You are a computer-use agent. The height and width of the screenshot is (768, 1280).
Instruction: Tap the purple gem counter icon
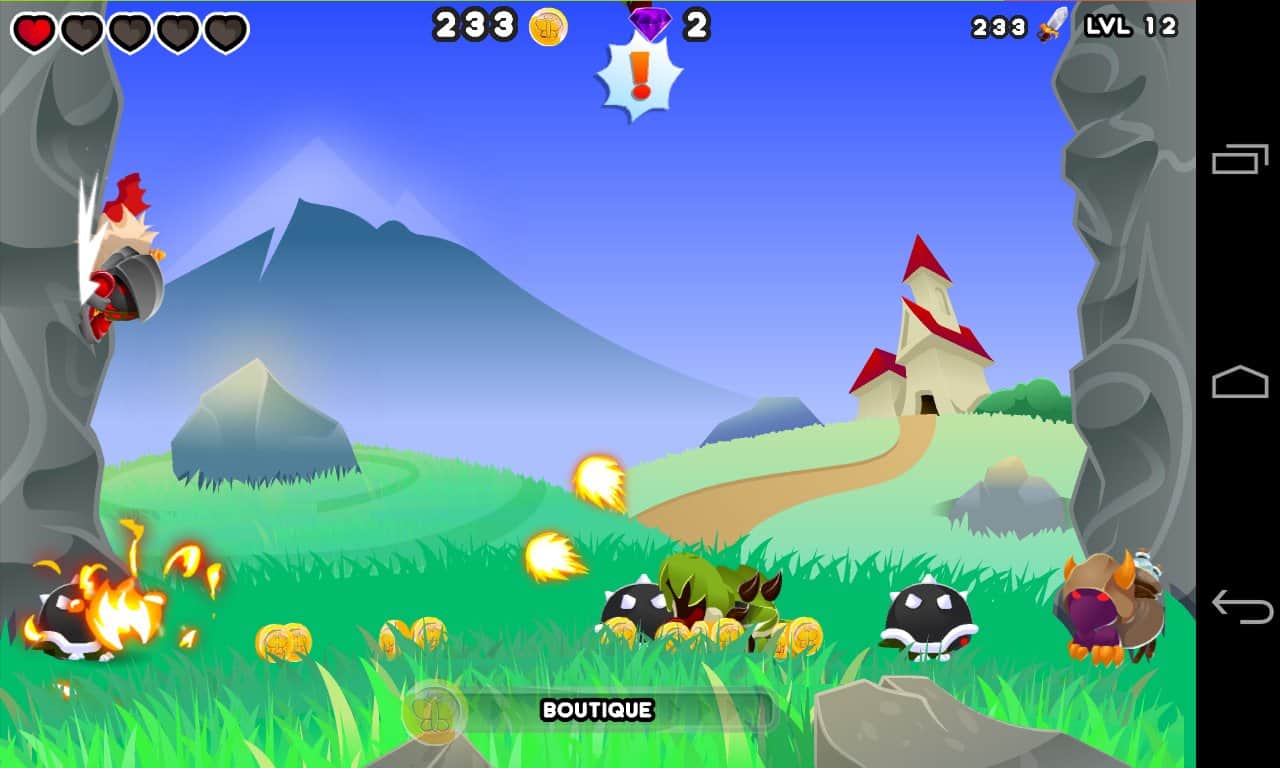651,24
